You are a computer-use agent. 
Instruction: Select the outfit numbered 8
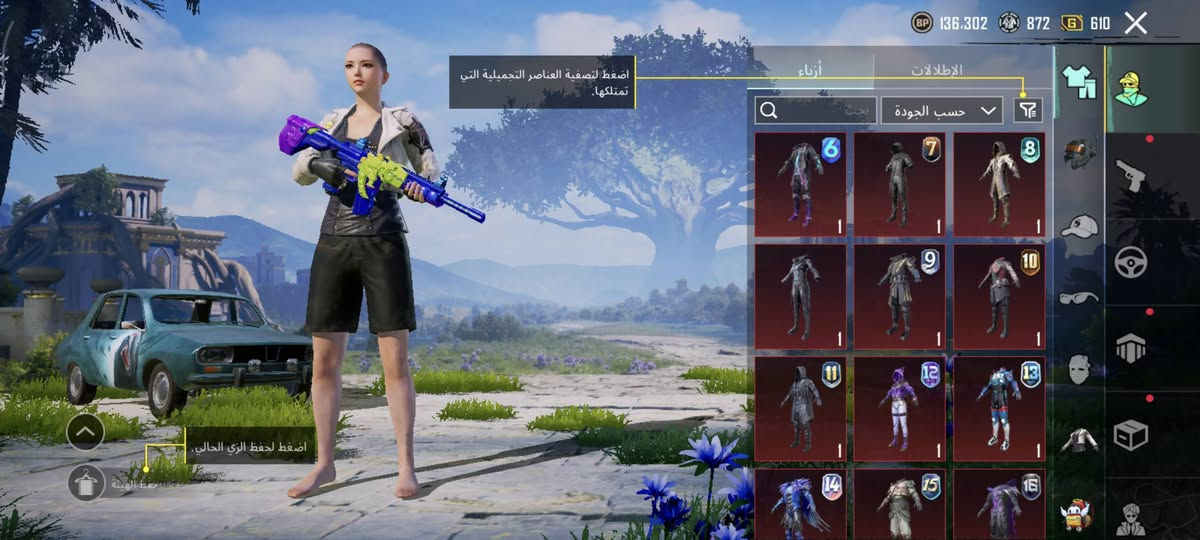point(999,184)
